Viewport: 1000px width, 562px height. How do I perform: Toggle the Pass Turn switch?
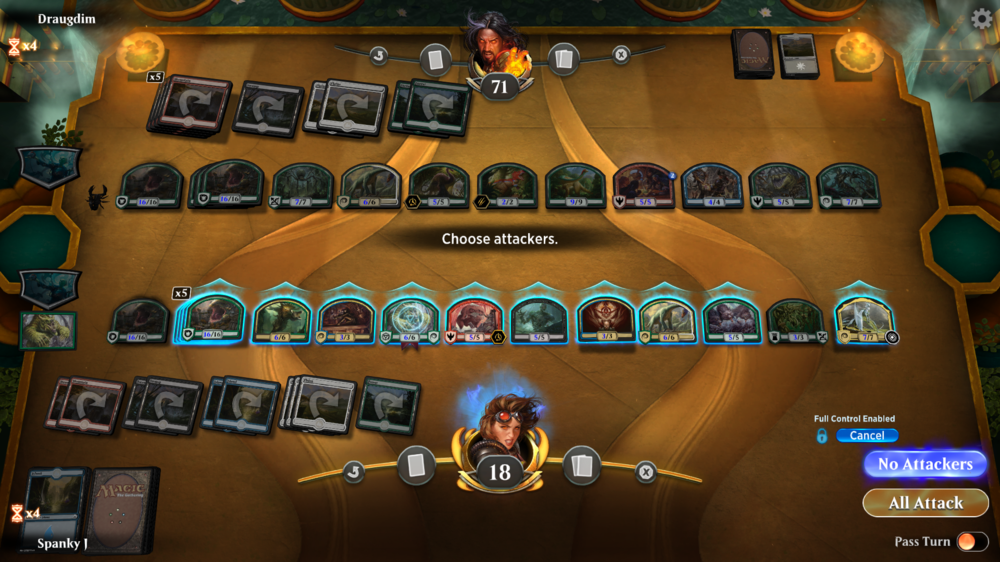[x=967, y=542]
